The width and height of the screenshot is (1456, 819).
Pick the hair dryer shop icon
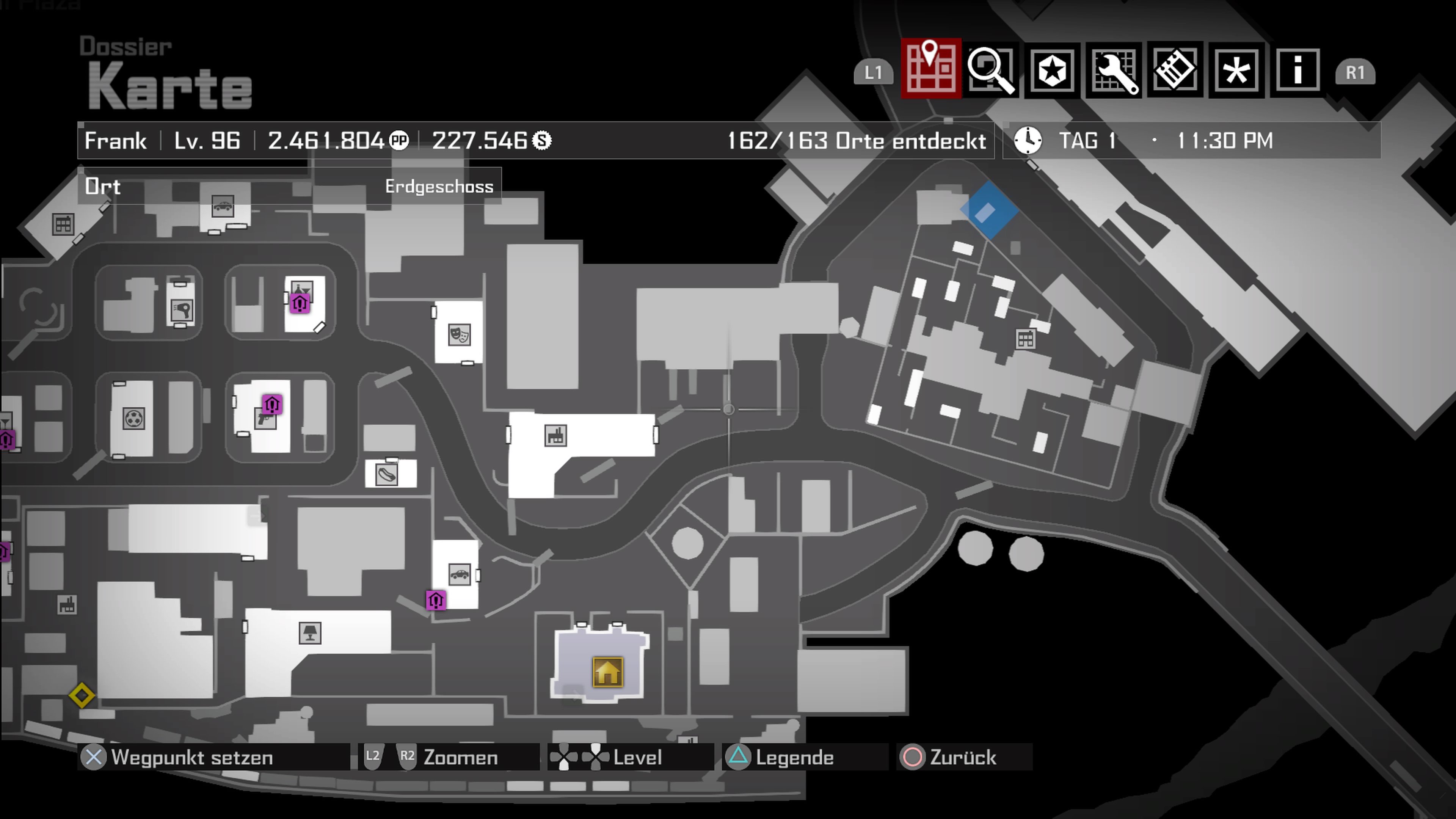[182, 310]
